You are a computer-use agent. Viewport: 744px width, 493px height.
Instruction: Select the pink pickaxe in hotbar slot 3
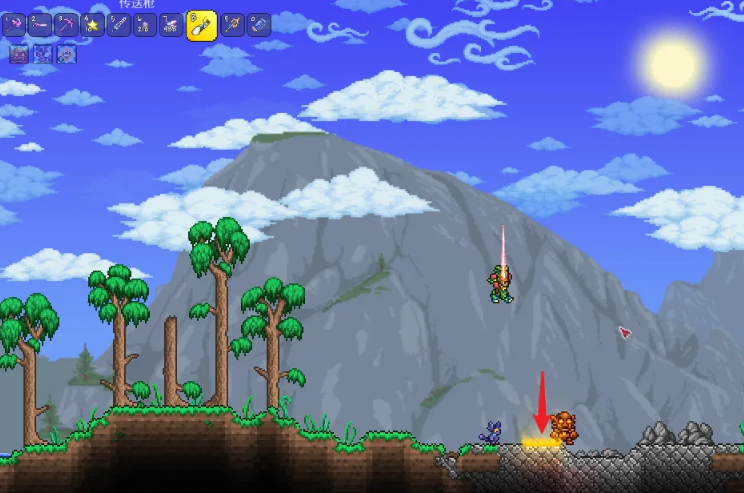pyautogui.click(x=67, y=25)
